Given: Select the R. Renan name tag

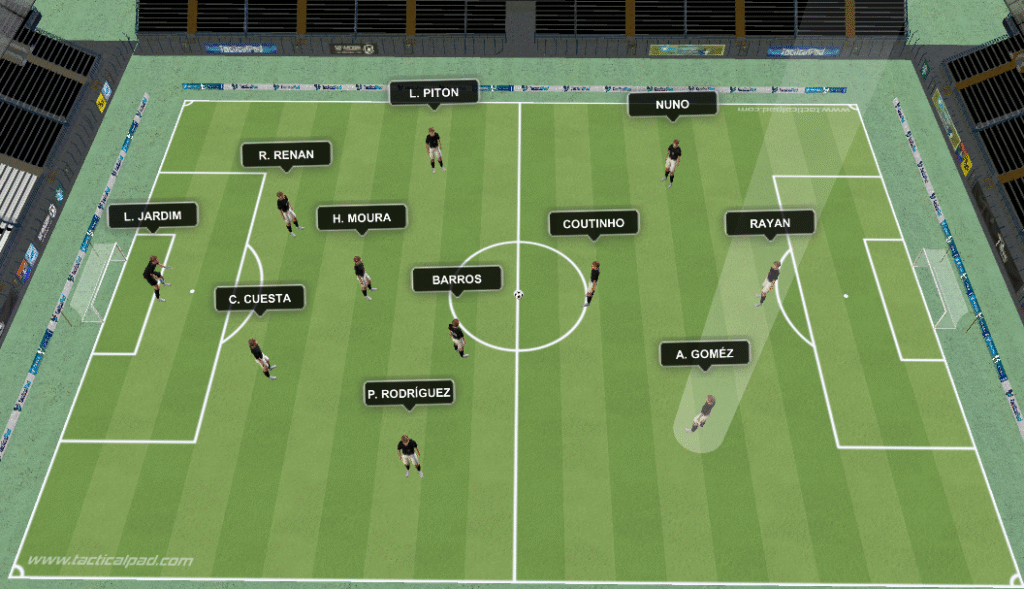Looking at the screenshot, I should coord(286,155).
